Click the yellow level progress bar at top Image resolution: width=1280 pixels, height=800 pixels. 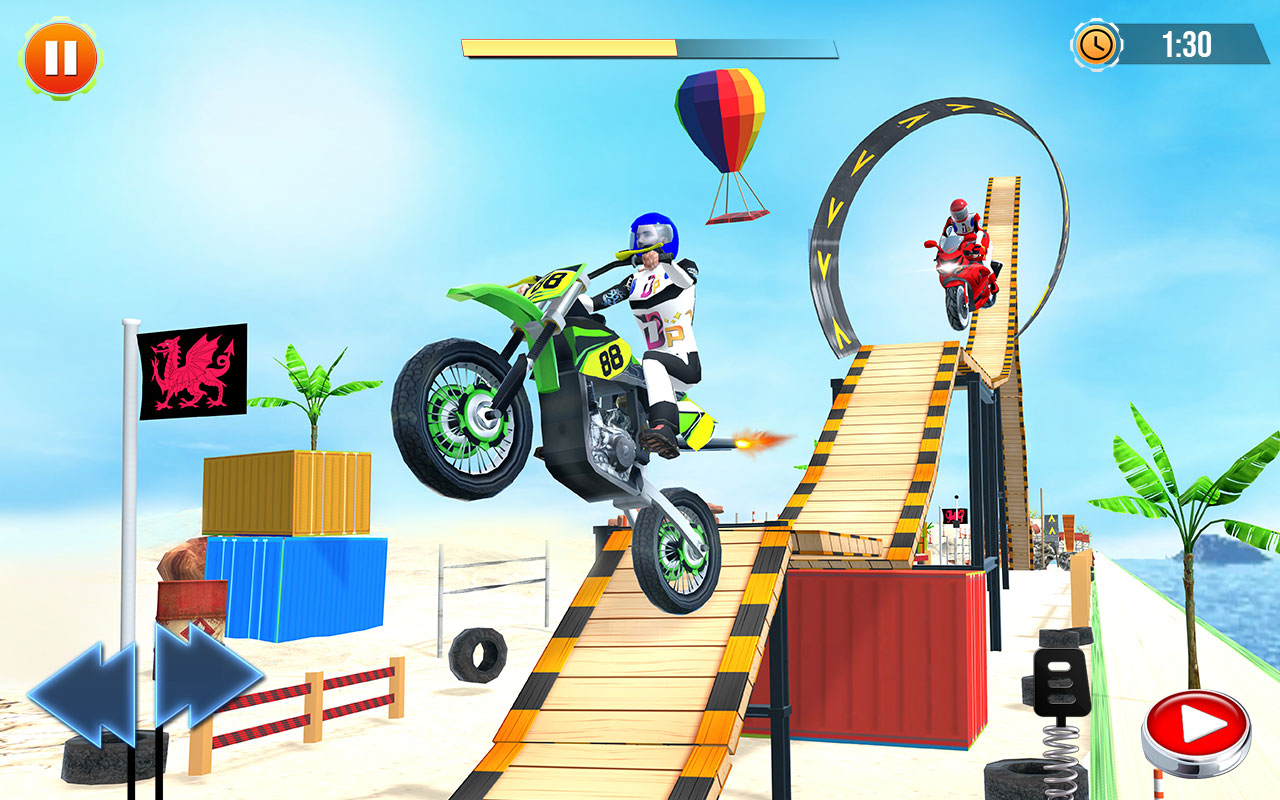[570, 44]
